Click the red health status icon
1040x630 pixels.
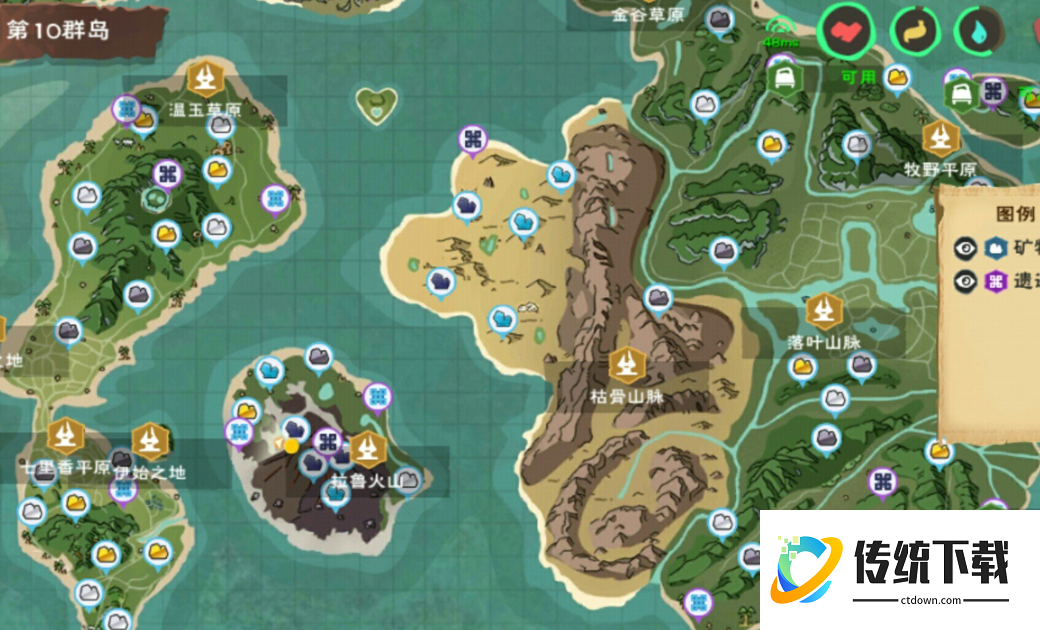[847, 31]
